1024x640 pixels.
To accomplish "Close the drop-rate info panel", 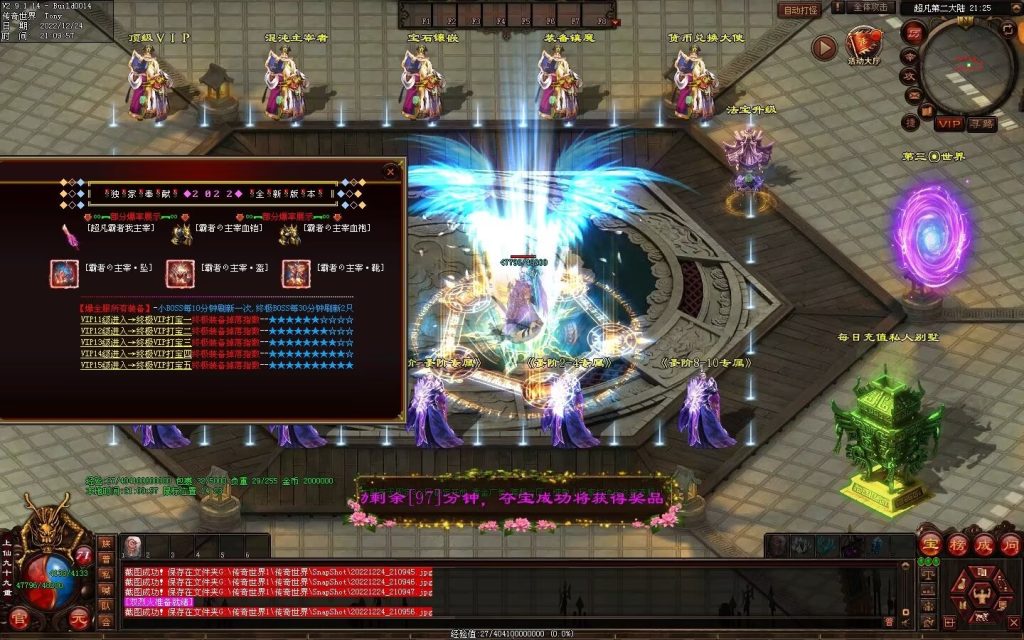I will tap(391, 172).
